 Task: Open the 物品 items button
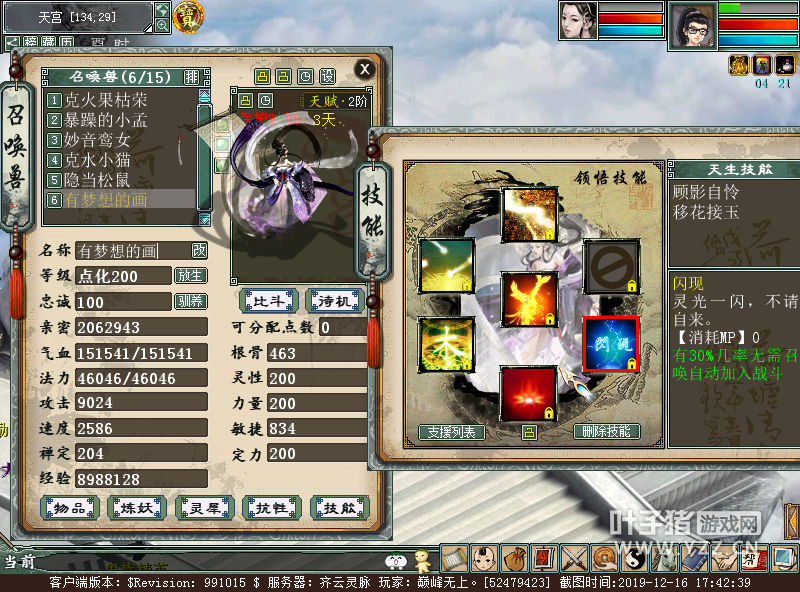(x=69, y=508)
